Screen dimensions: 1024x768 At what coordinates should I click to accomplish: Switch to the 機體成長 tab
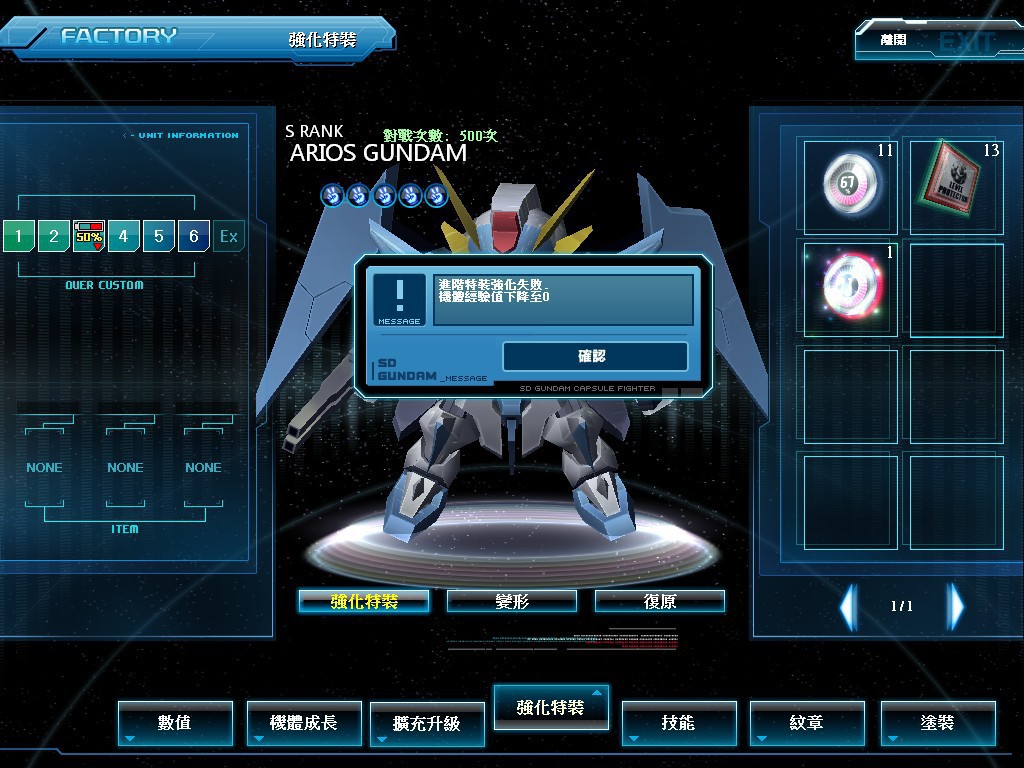point(304,722)
